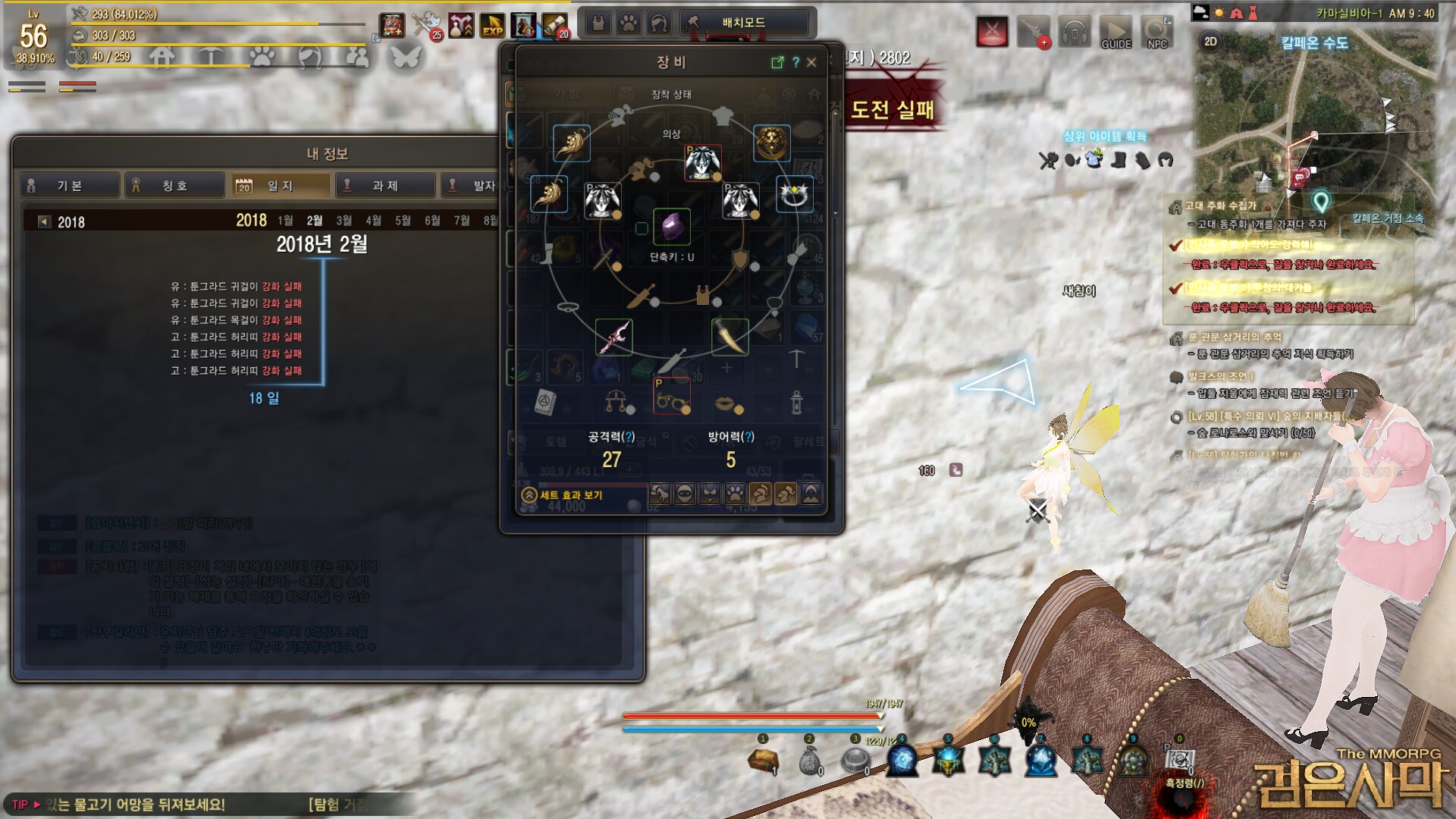Click the golden lion belt slot
The width and height of the screenshot is (1456, 819).
coord(772,143)
